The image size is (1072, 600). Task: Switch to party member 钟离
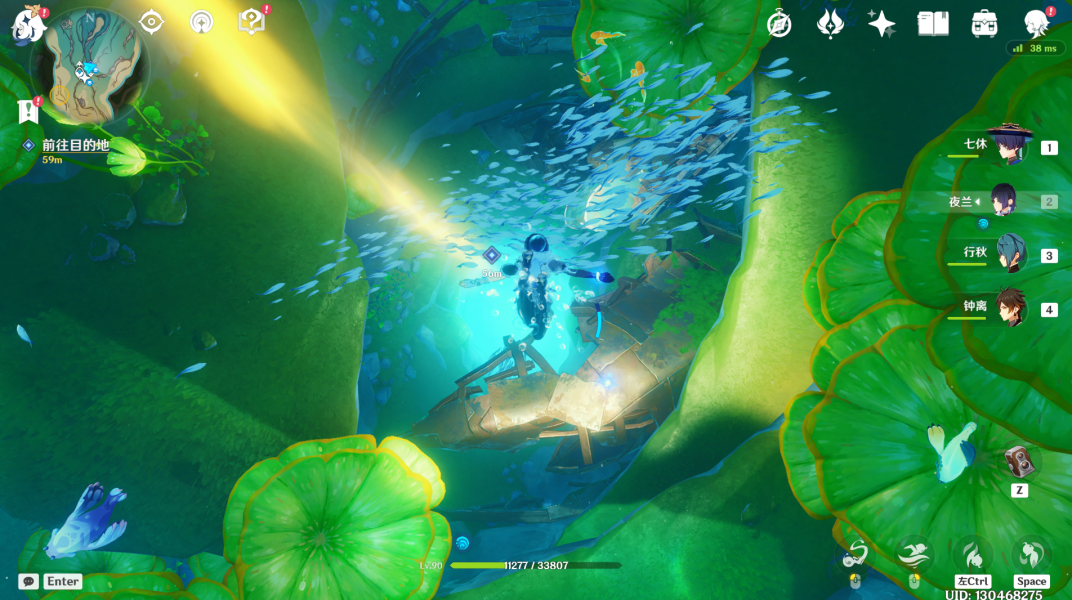1012,309
